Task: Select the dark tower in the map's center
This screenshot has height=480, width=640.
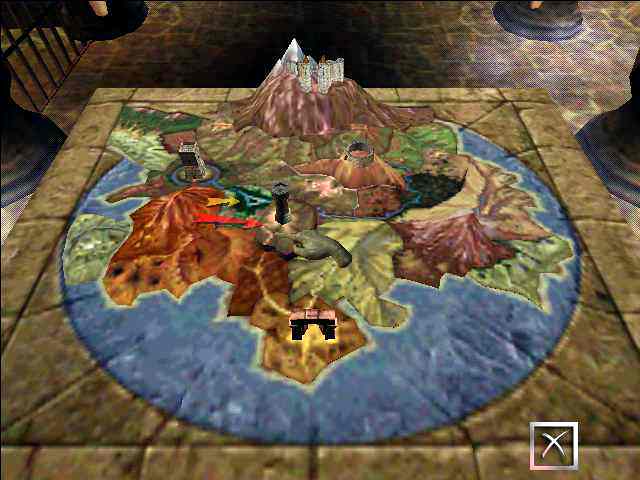Action: point(282,202)
